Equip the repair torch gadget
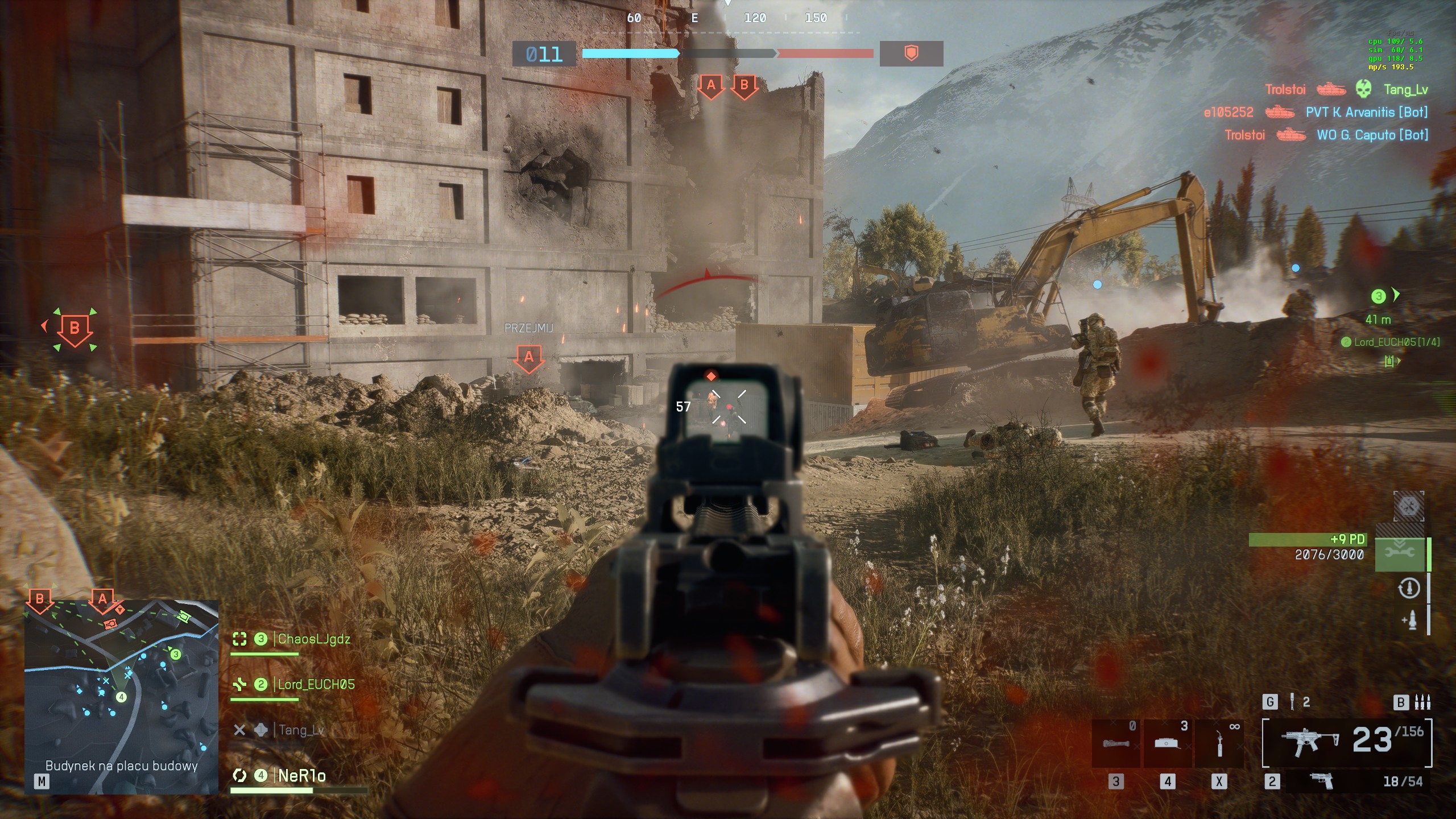Screen dimensions: 1456x819 1219,742
